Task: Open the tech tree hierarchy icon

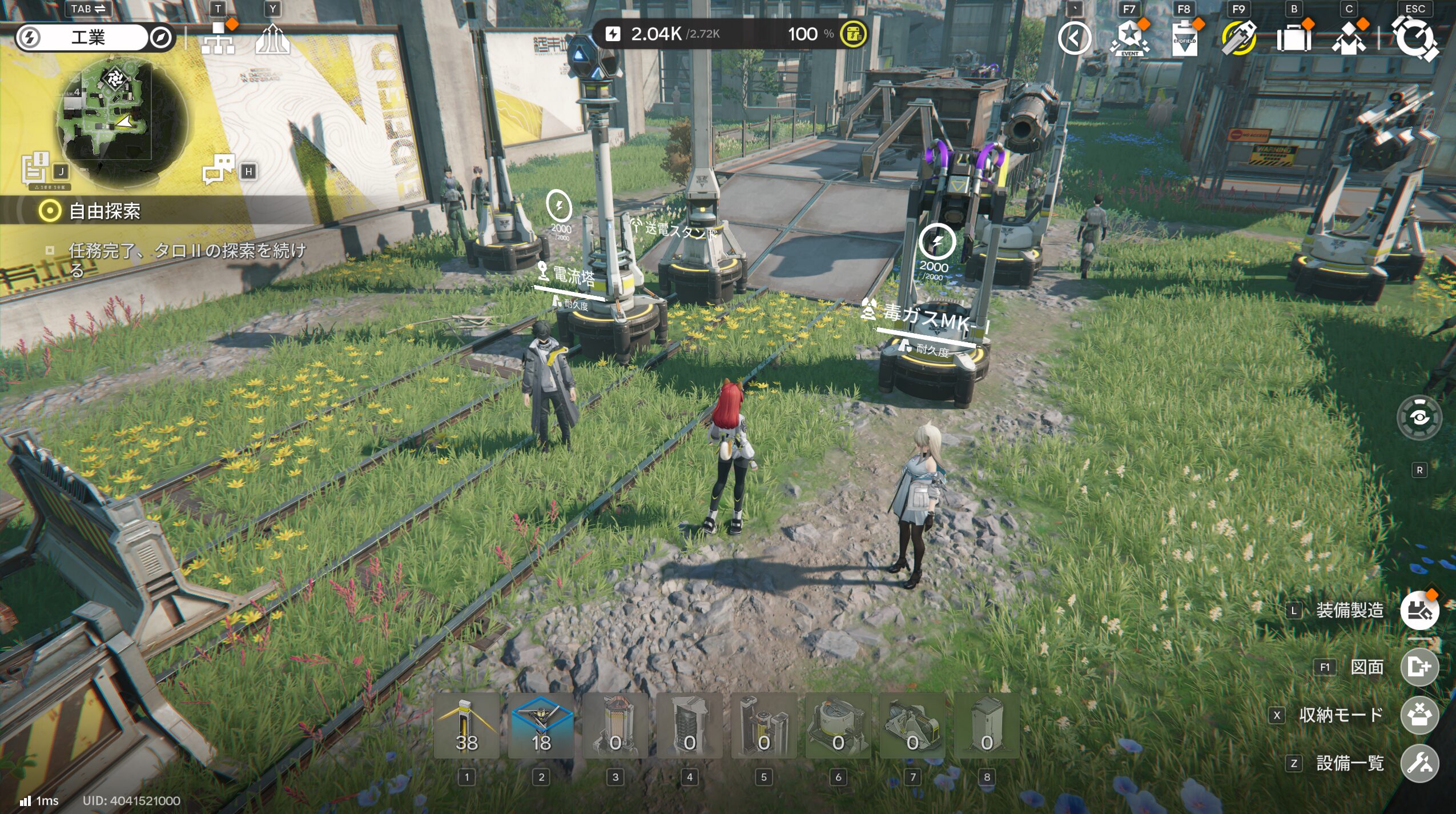Action: click(218, 38)
